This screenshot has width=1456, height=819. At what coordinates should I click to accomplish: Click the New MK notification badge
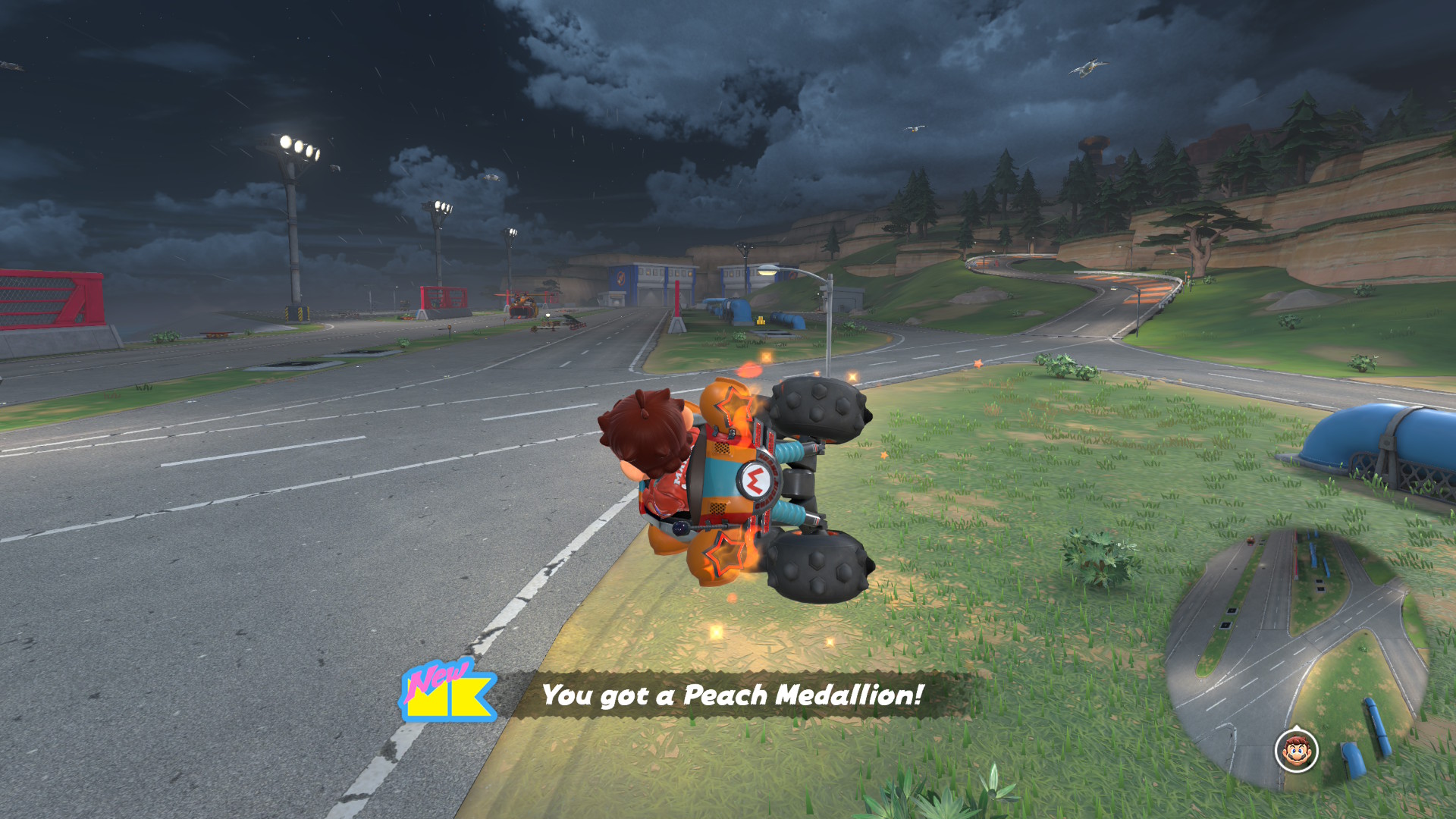point(447,691)
